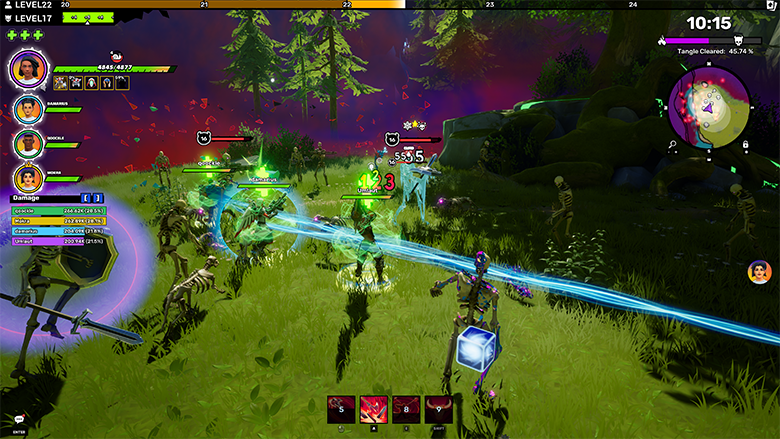Select Damarius's party portrait

pos(27,110)
